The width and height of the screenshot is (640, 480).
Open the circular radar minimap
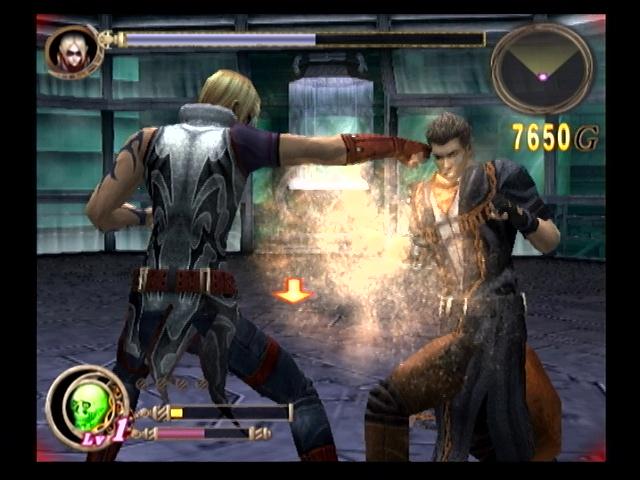click(x=542, y=68)
